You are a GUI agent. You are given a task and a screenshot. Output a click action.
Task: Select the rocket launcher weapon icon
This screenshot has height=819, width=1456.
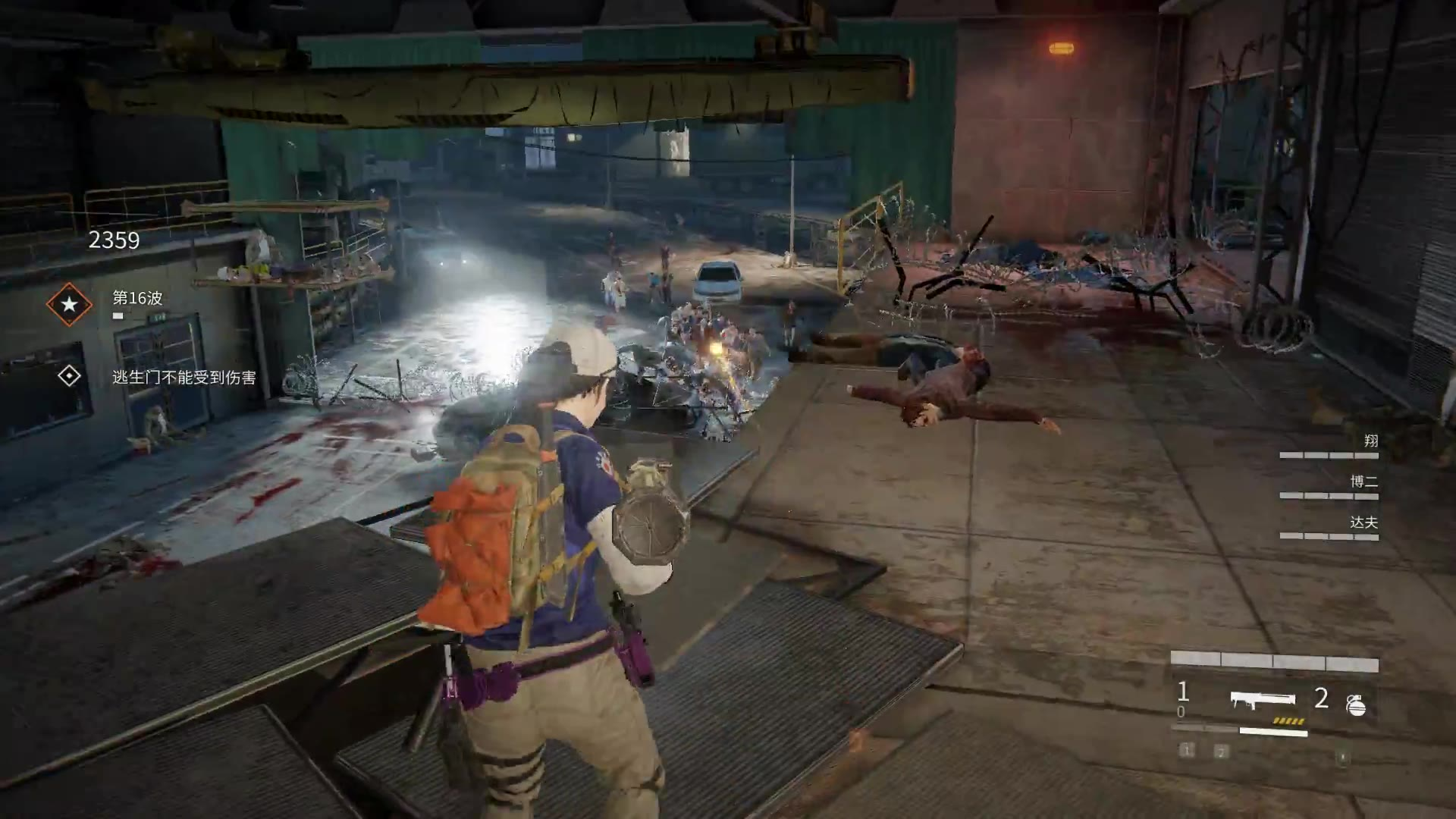(1263, 700)
